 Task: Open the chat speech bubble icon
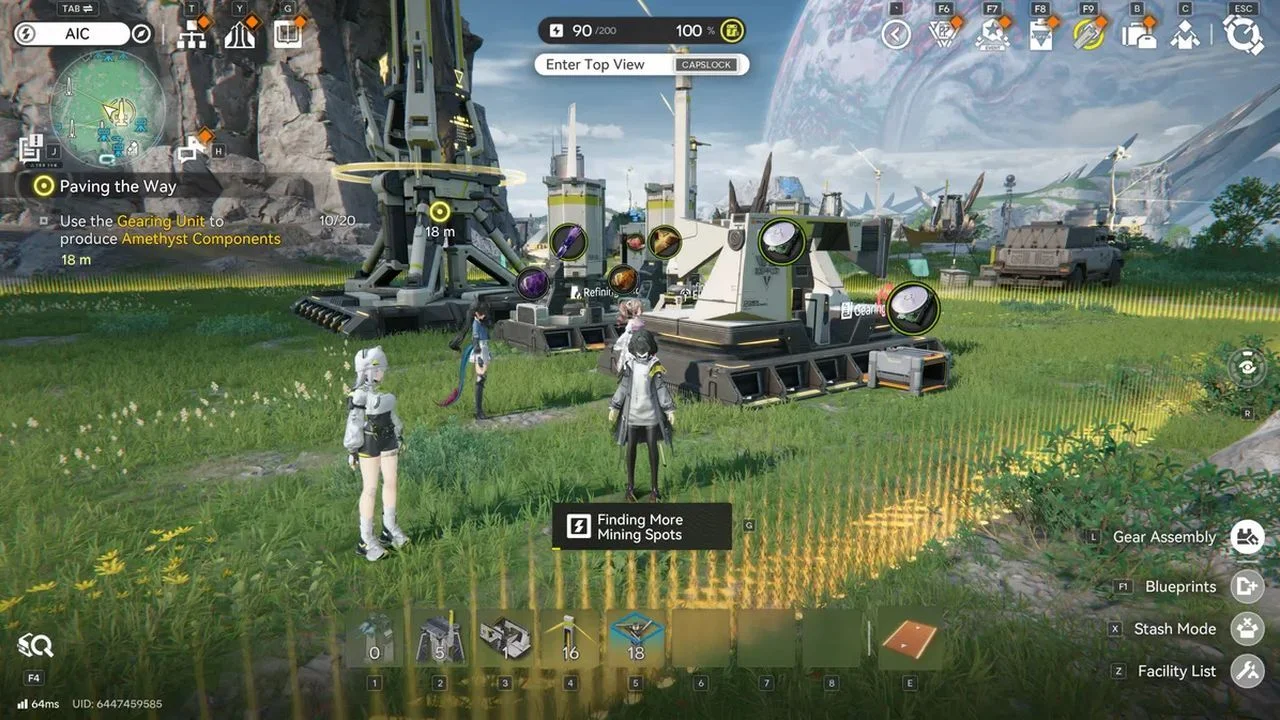point(190,151)
